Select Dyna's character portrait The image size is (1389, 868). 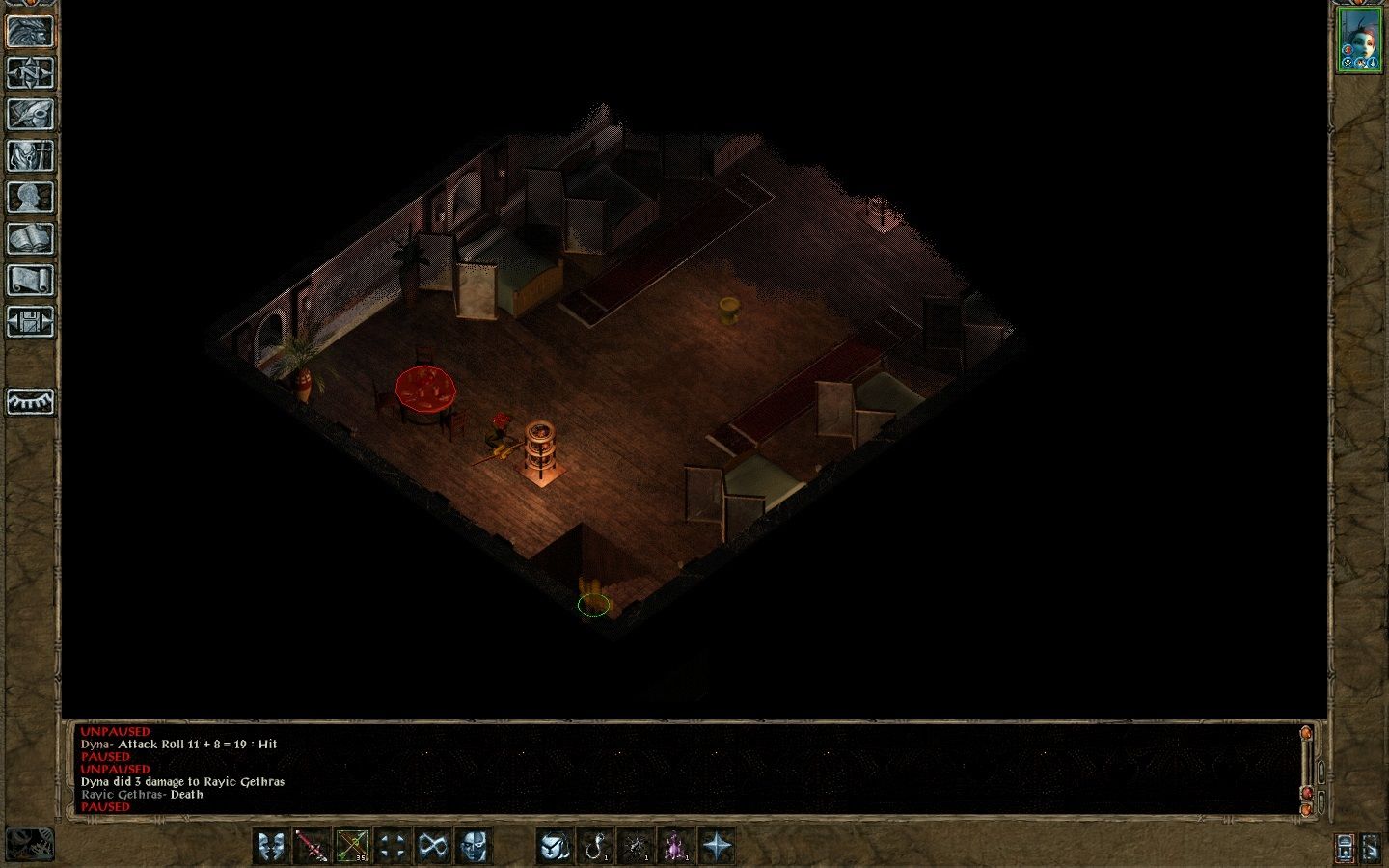point(1358,40)
